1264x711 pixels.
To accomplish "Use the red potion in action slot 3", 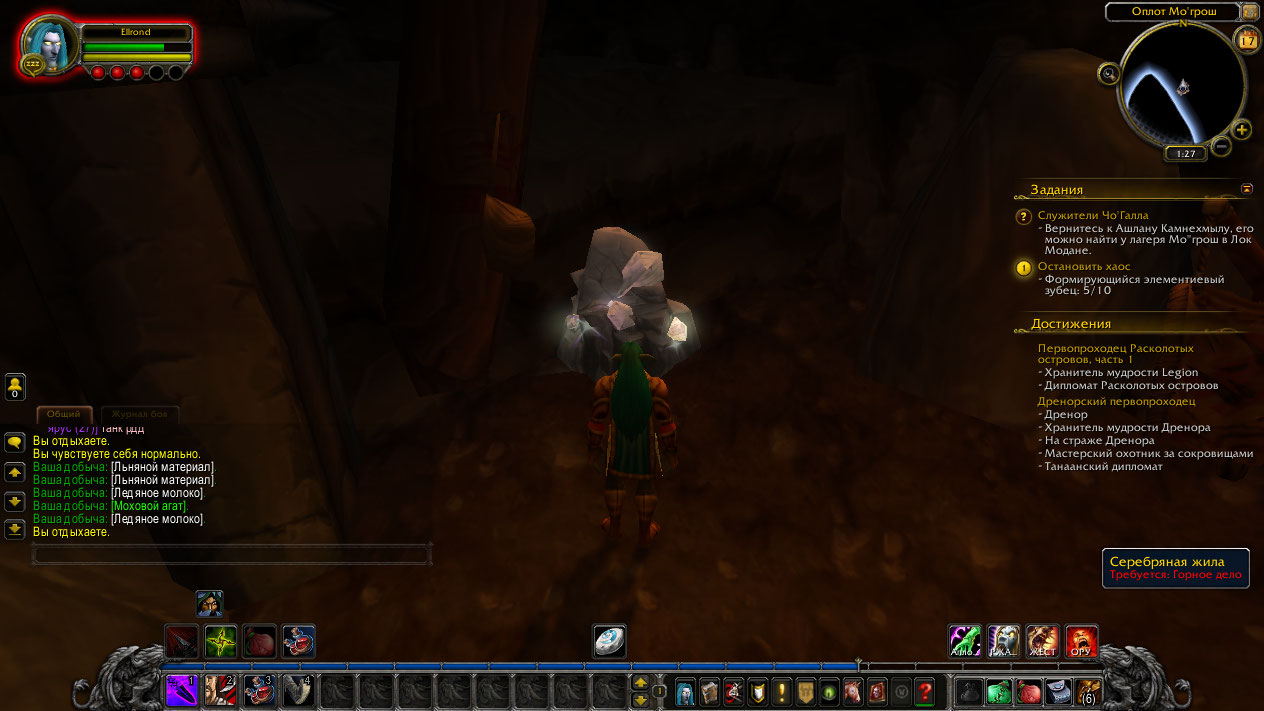I will pos(259,690).
